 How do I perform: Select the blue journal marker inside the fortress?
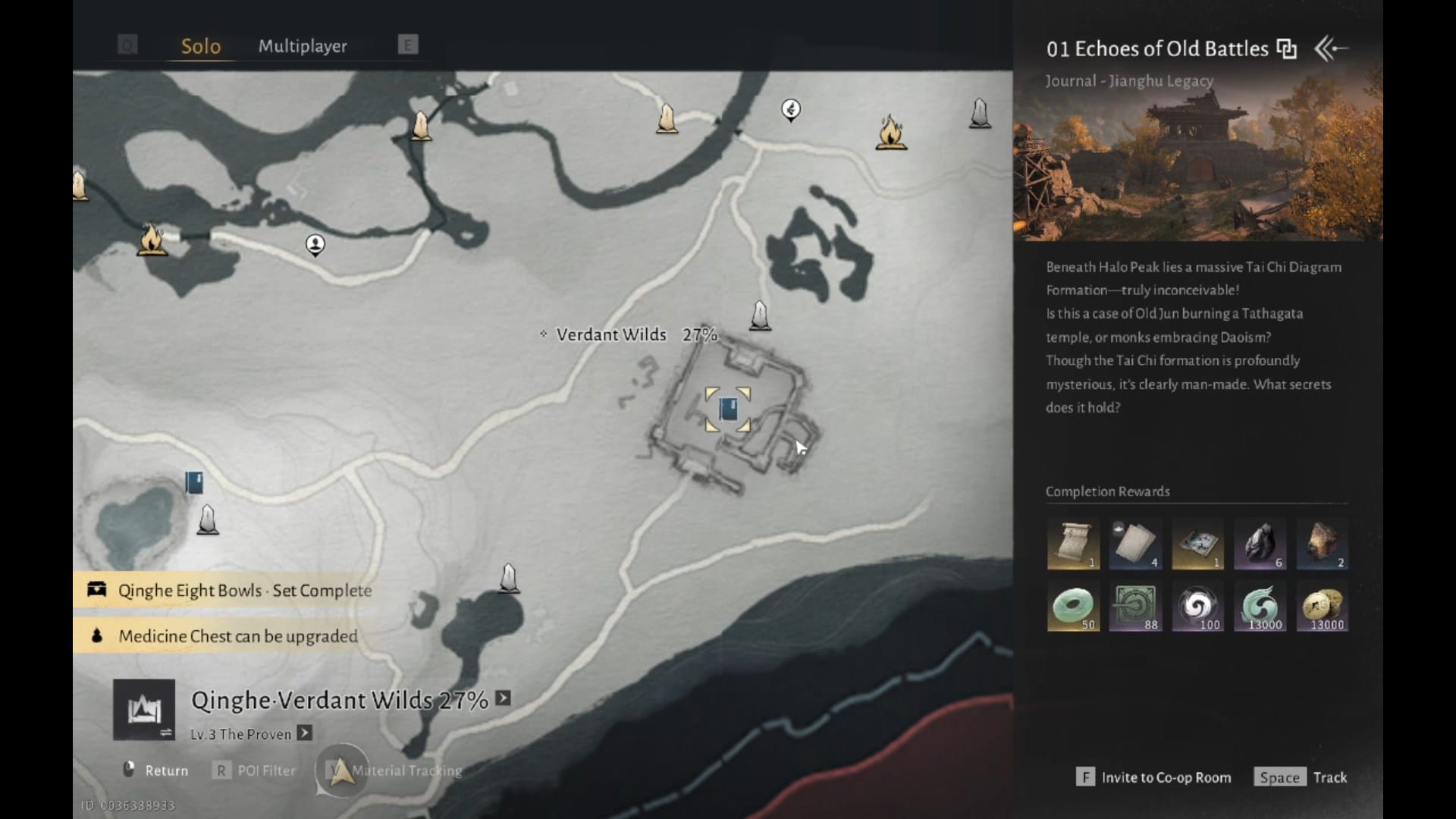click(728, 409)
